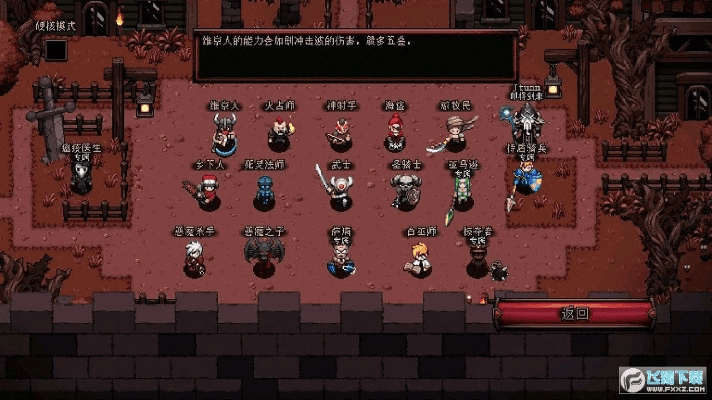Select the 乡下人 redneck character
712x400 pixels.
(x=209, y=191)
